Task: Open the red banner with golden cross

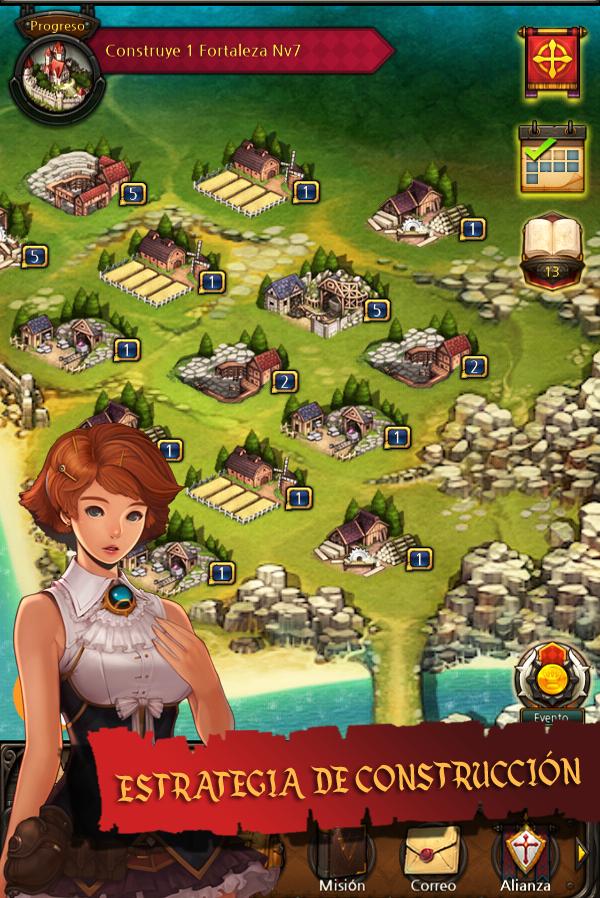Action: coord(550,61)
